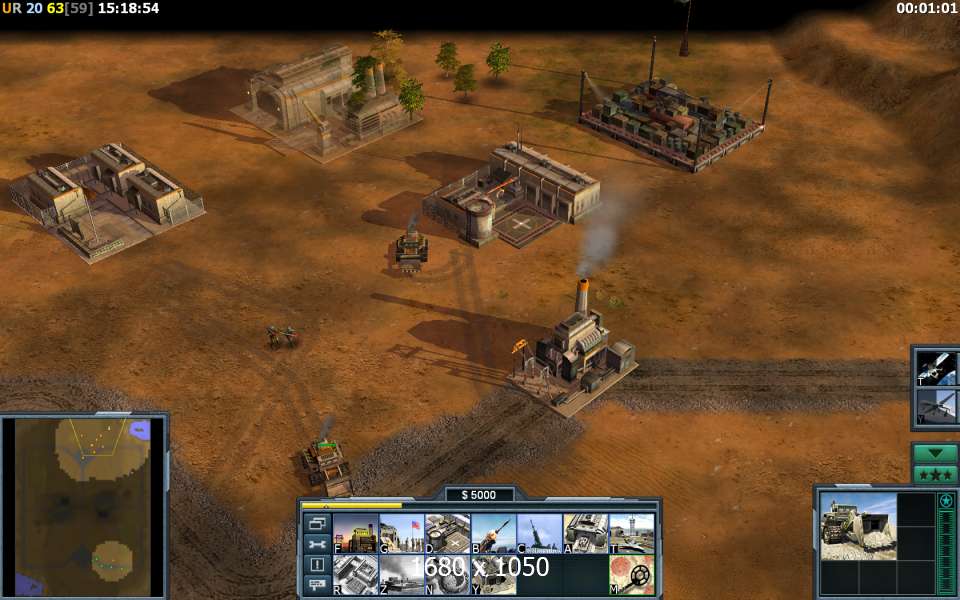This screenshot has width=960, height=600.
Task: Open the minimap radar view
Action: (x=84, y=507)
